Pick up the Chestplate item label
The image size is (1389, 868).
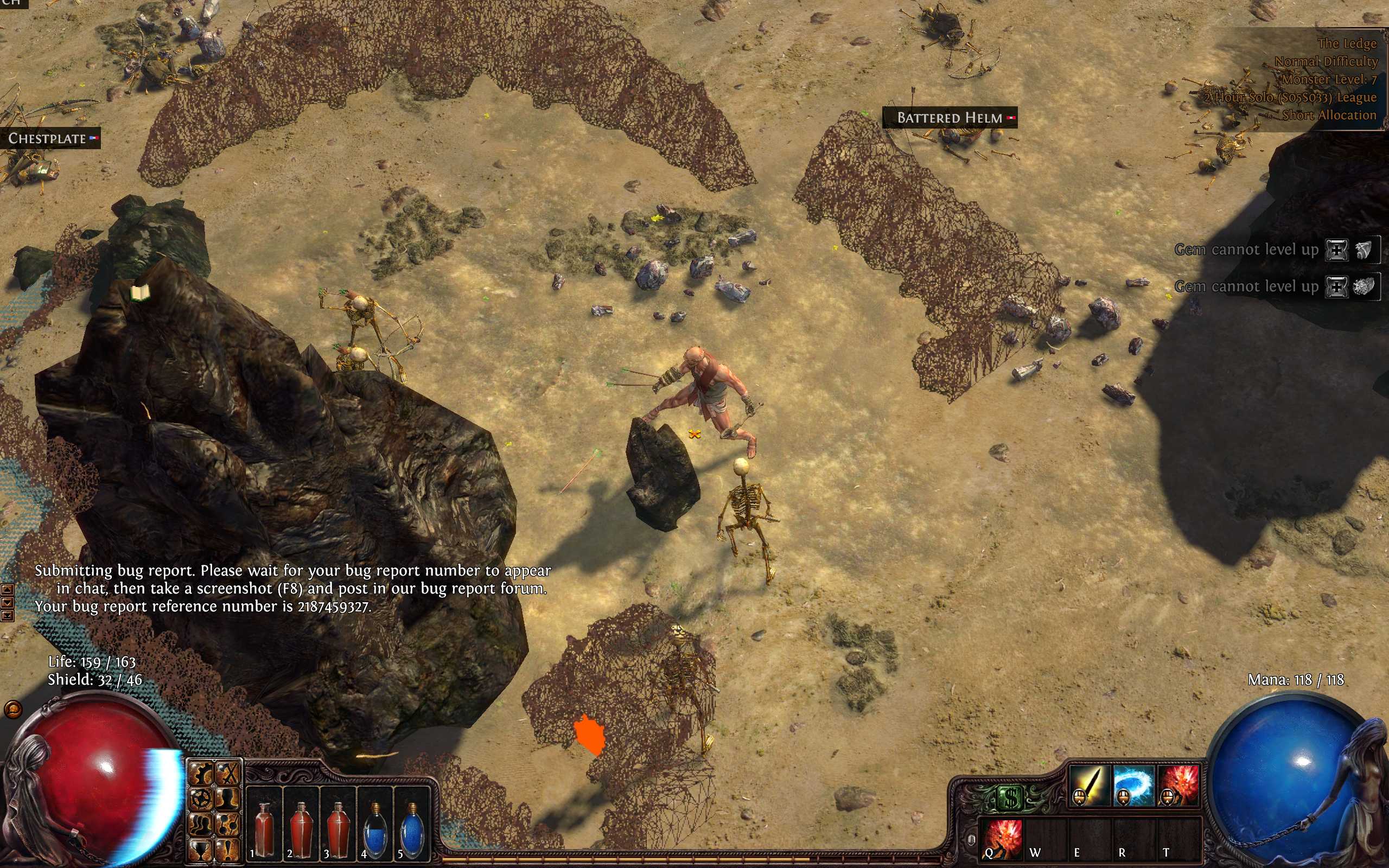48,138
